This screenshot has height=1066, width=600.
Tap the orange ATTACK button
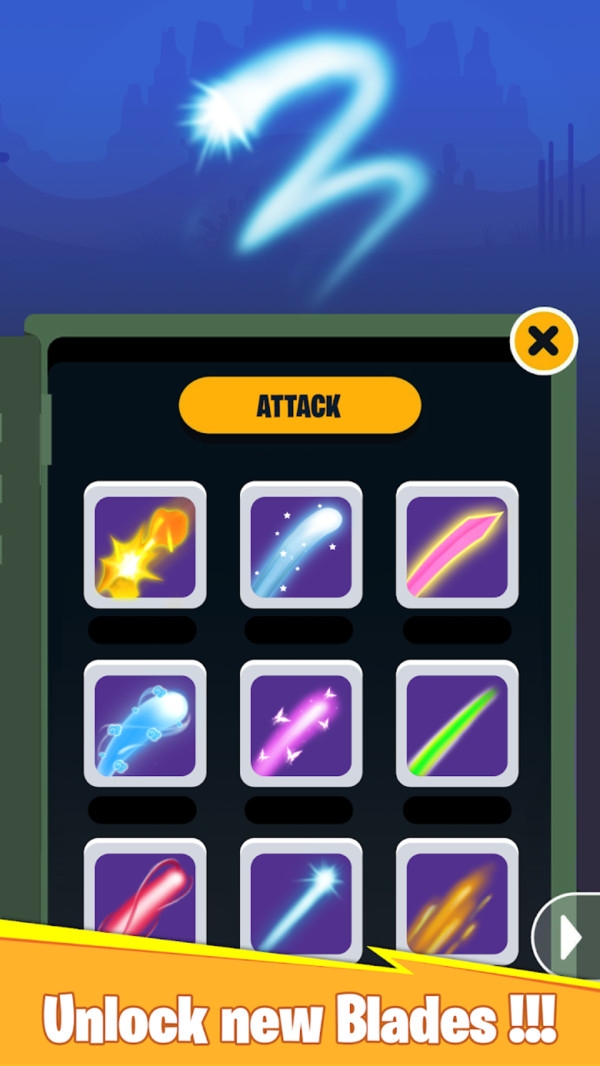(300, 406)
